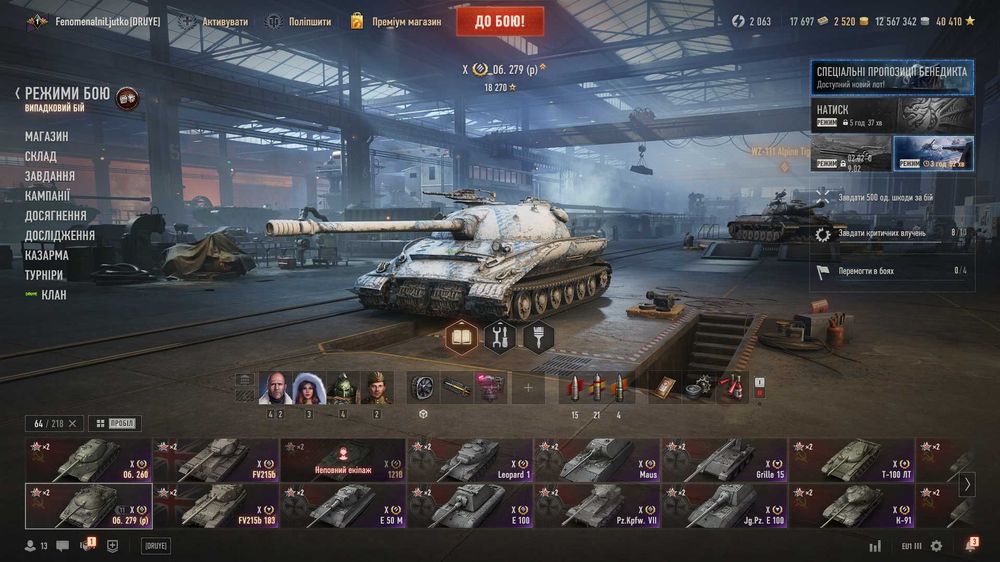Select the Maus tank in the carousel
This screenshot has height=562, width=1000.
[x=596, y=460]
